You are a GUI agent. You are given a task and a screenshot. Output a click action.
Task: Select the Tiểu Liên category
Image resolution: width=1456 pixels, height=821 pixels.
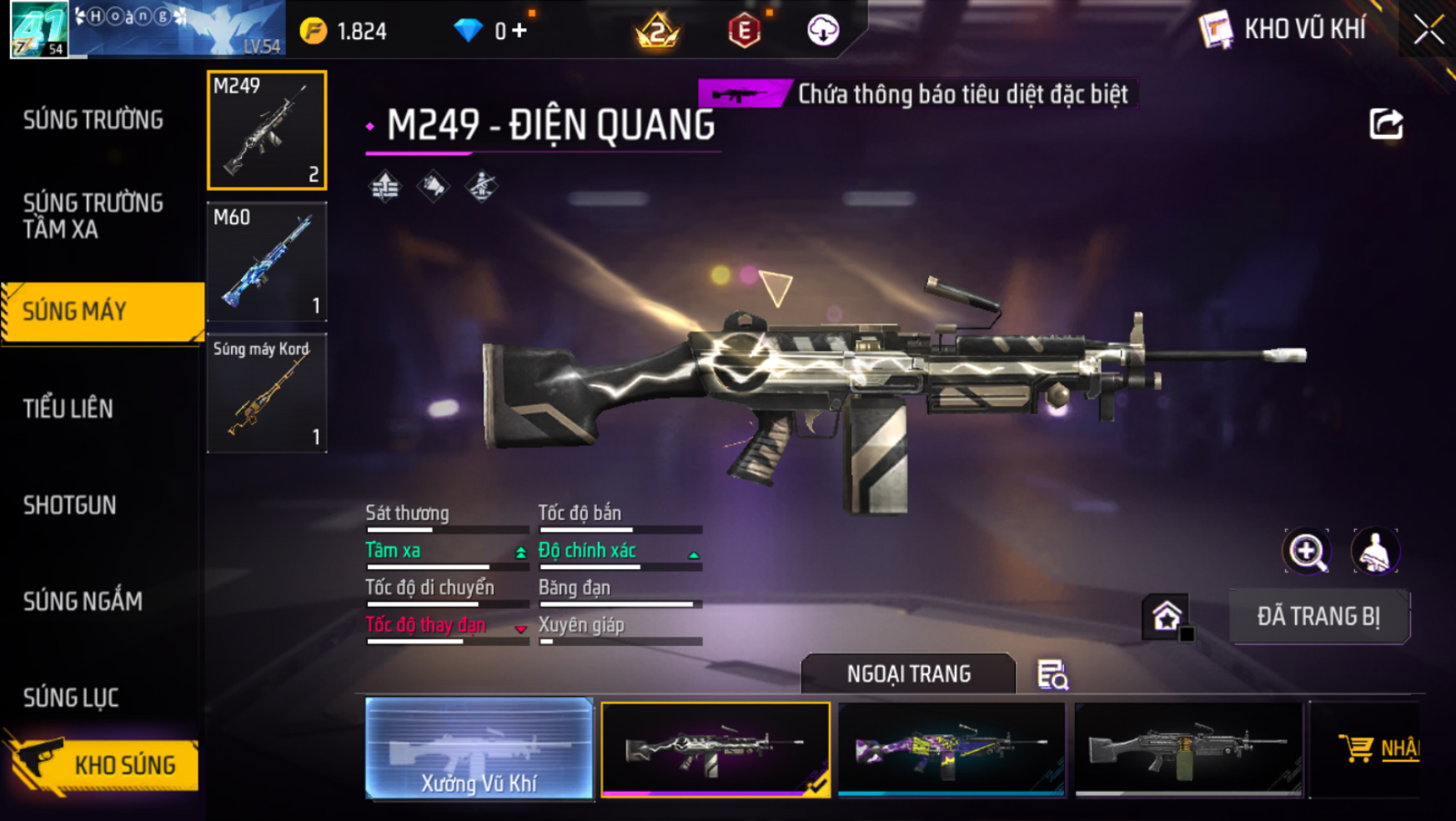coord(68,408)
